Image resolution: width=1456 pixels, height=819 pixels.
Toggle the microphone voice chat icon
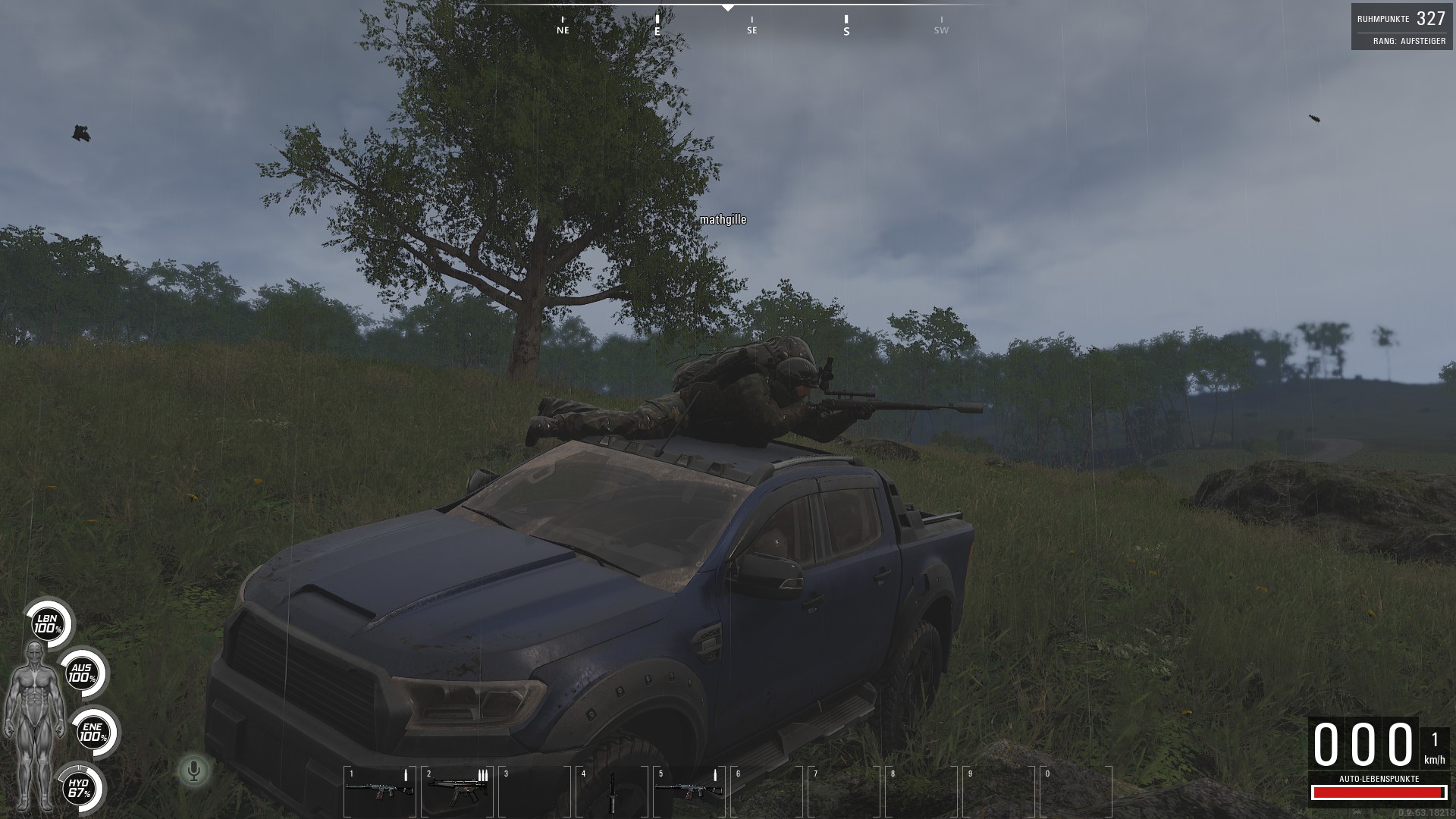[194, 771]
